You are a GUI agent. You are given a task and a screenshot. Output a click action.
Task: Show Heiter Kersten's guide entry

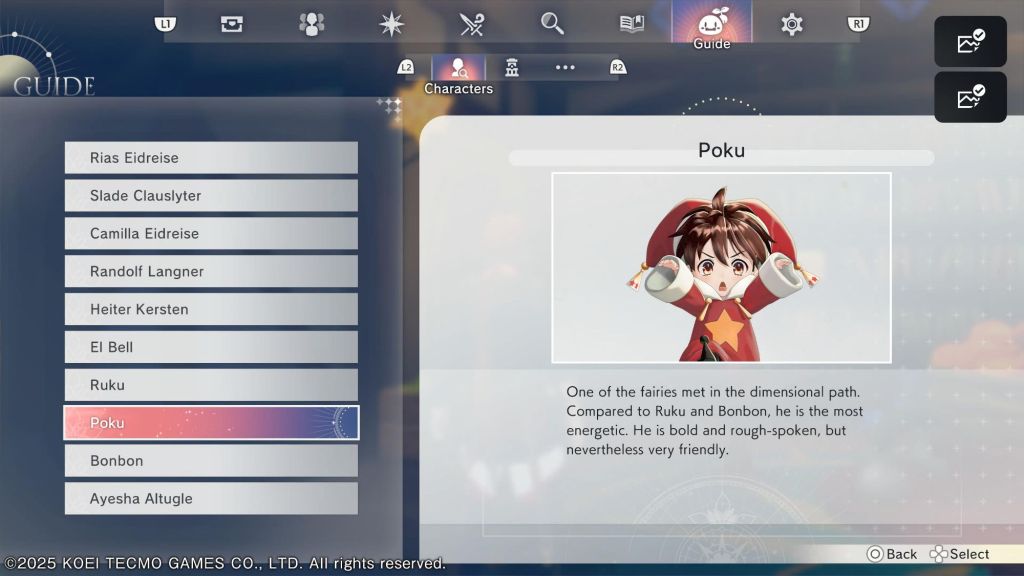211,310
